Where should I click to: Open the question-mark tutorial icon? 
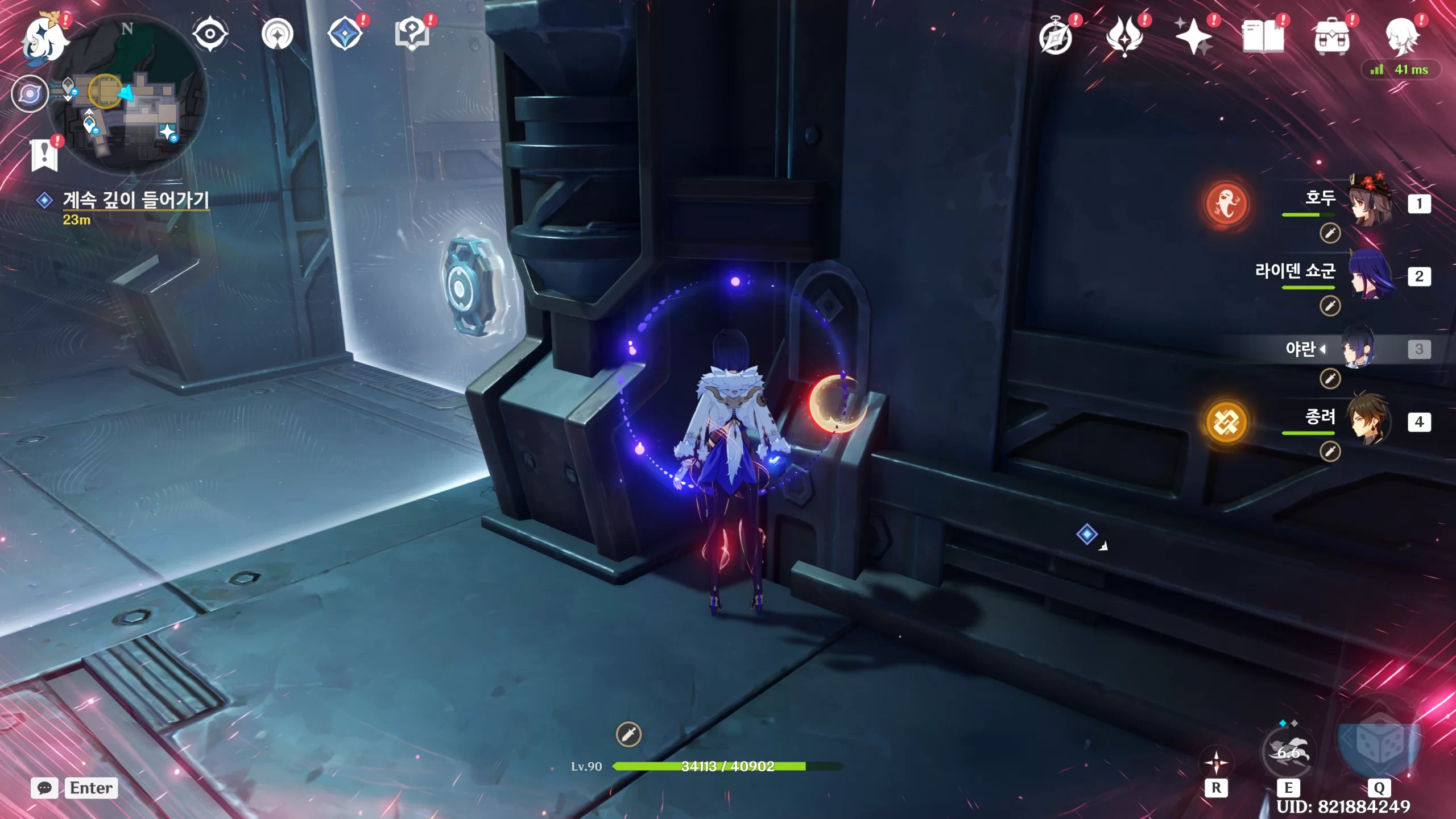coord(412,34)
